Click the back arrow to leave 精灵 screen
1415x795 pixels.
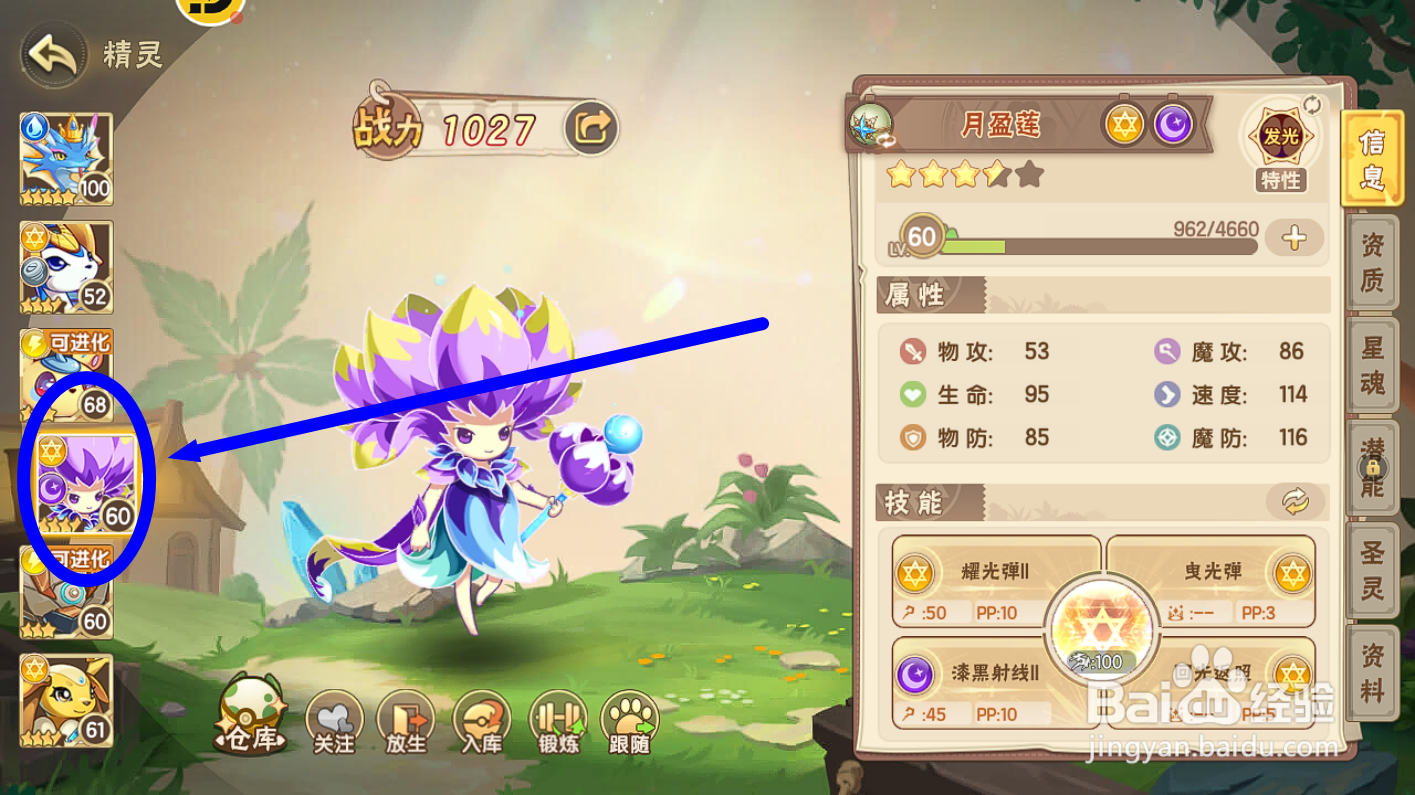pos(52,52)
